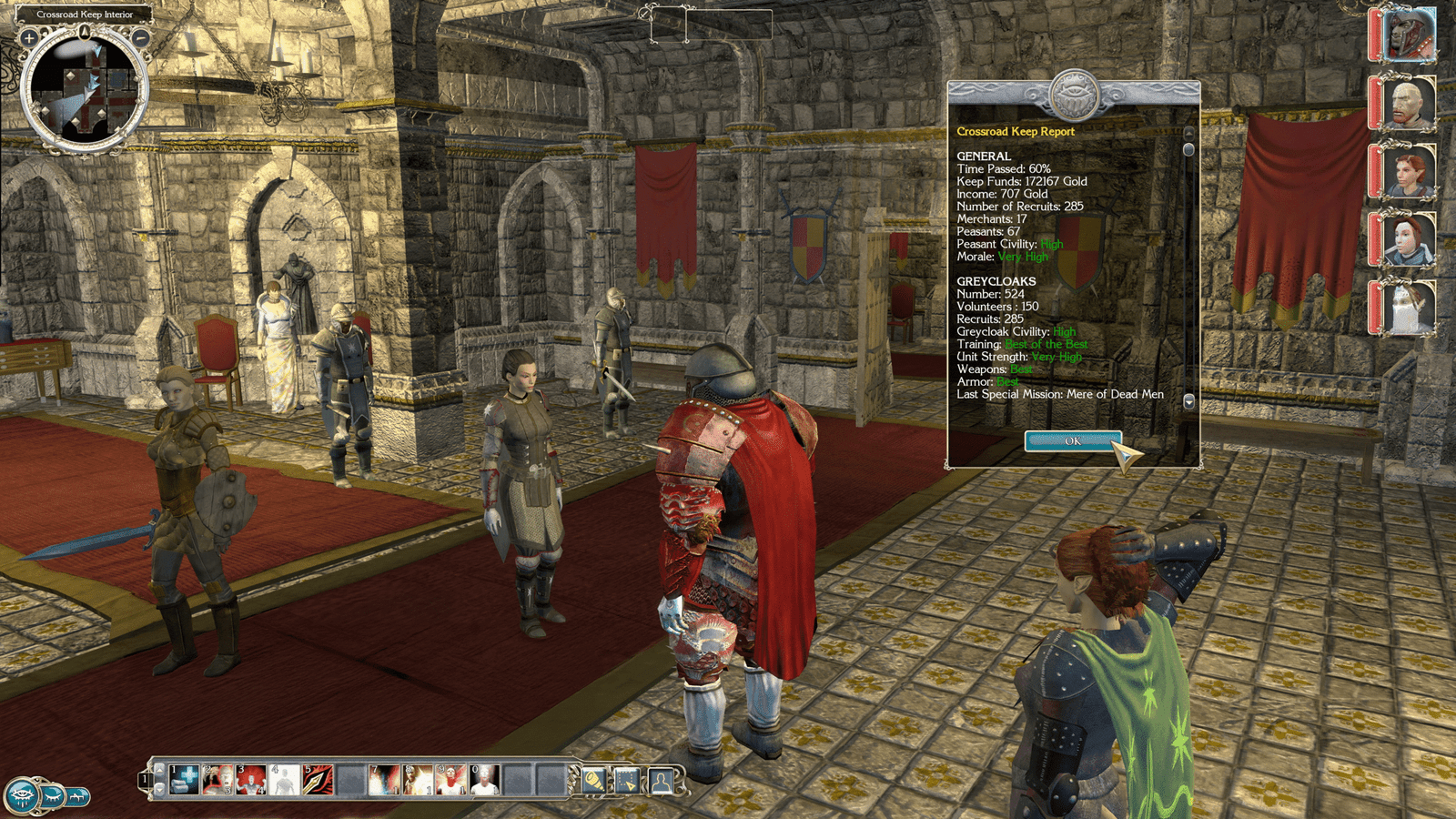
Task: Zoom in the minimap with the plus button
Action: [29, 38]
